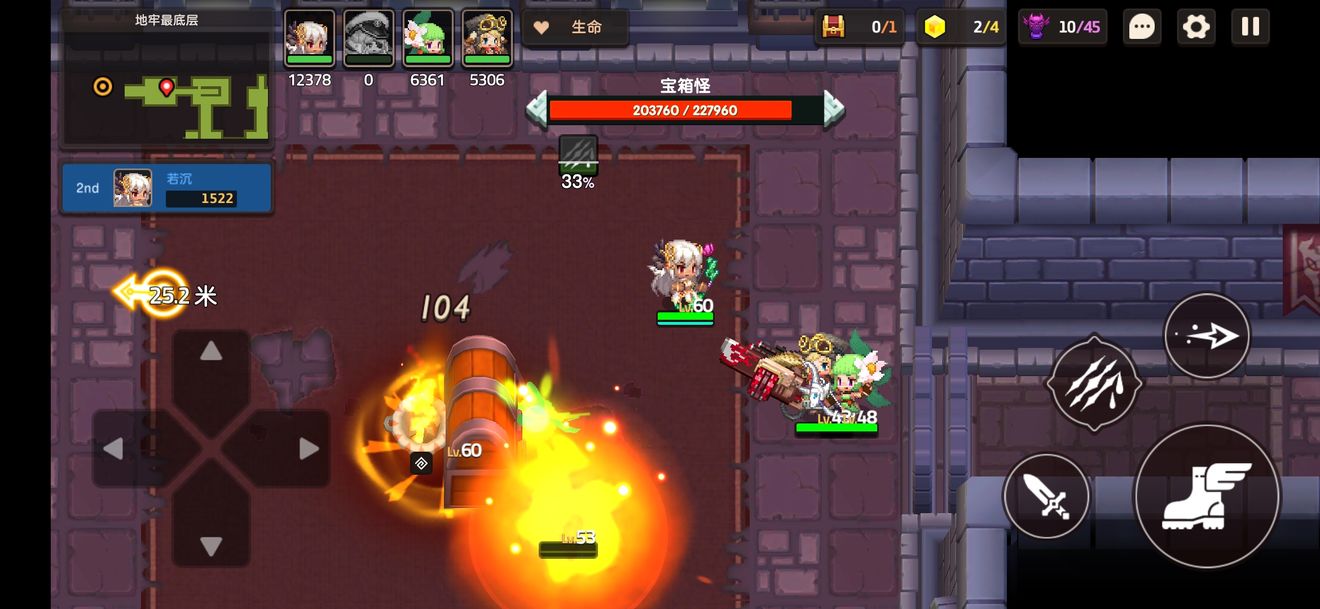Viewport: 1320px width, 609px height.
Task: Move left with the d-pad arrow
Action: pos(114,449)
